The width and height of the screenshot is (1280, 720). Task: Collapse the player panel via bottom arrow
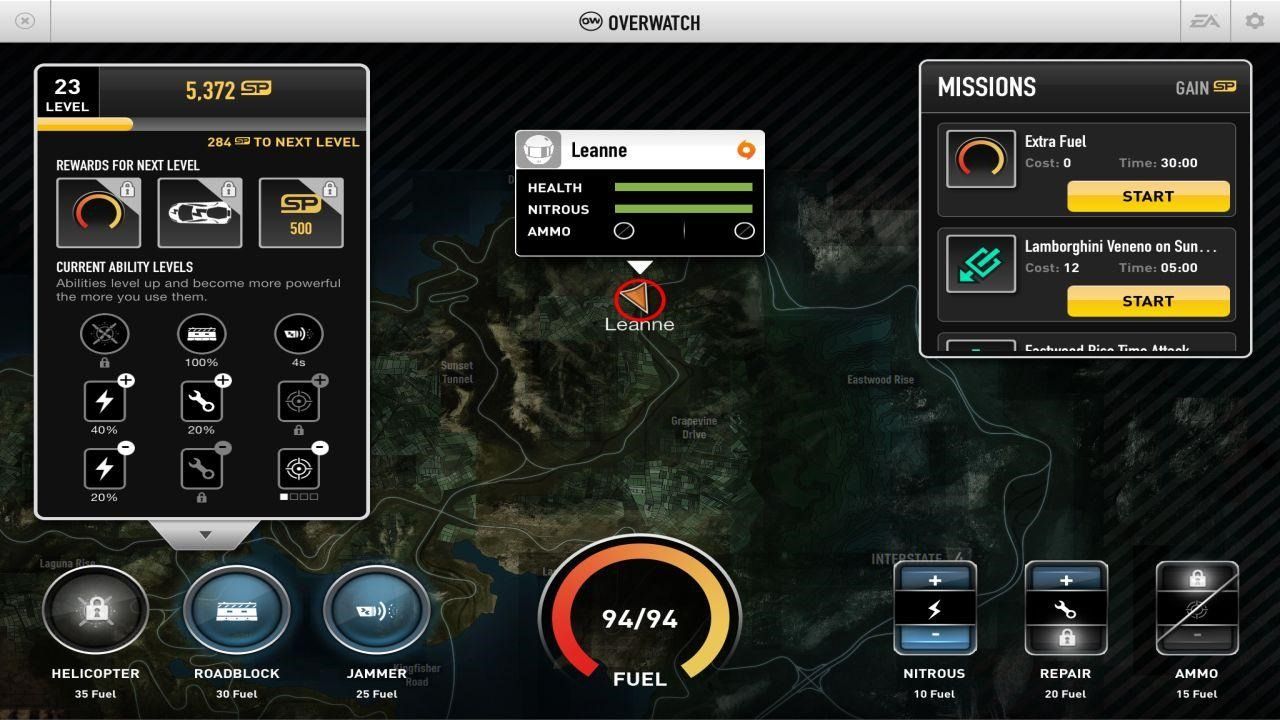(x=204, y=534)
